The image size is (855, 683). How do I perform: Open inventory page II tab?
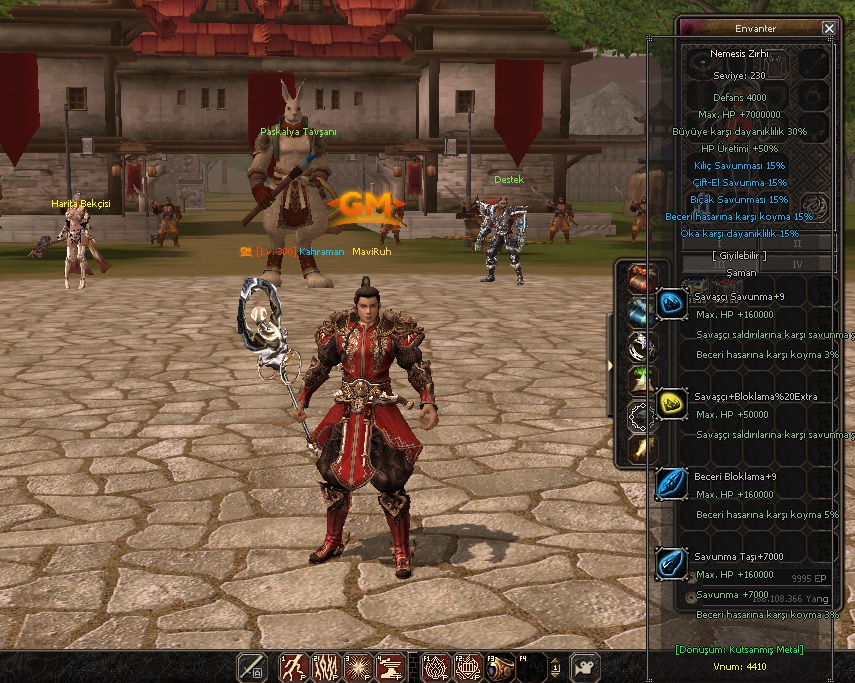797,243
